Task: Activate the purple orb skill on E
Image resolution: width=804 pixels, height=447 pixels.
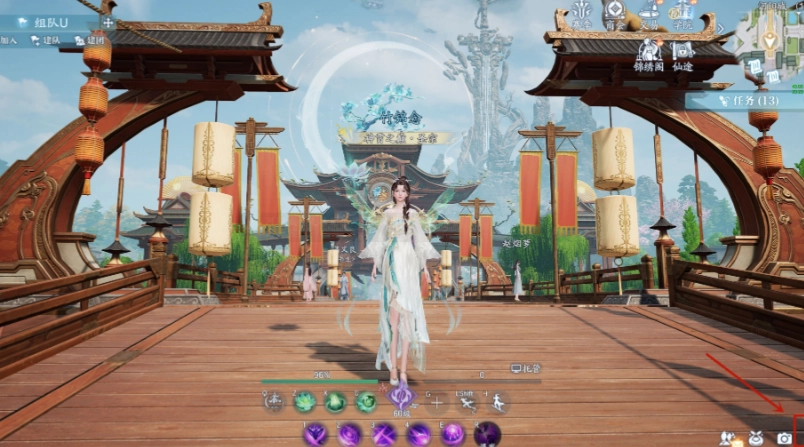Action: pyautogui.click(x=453, y=434)
